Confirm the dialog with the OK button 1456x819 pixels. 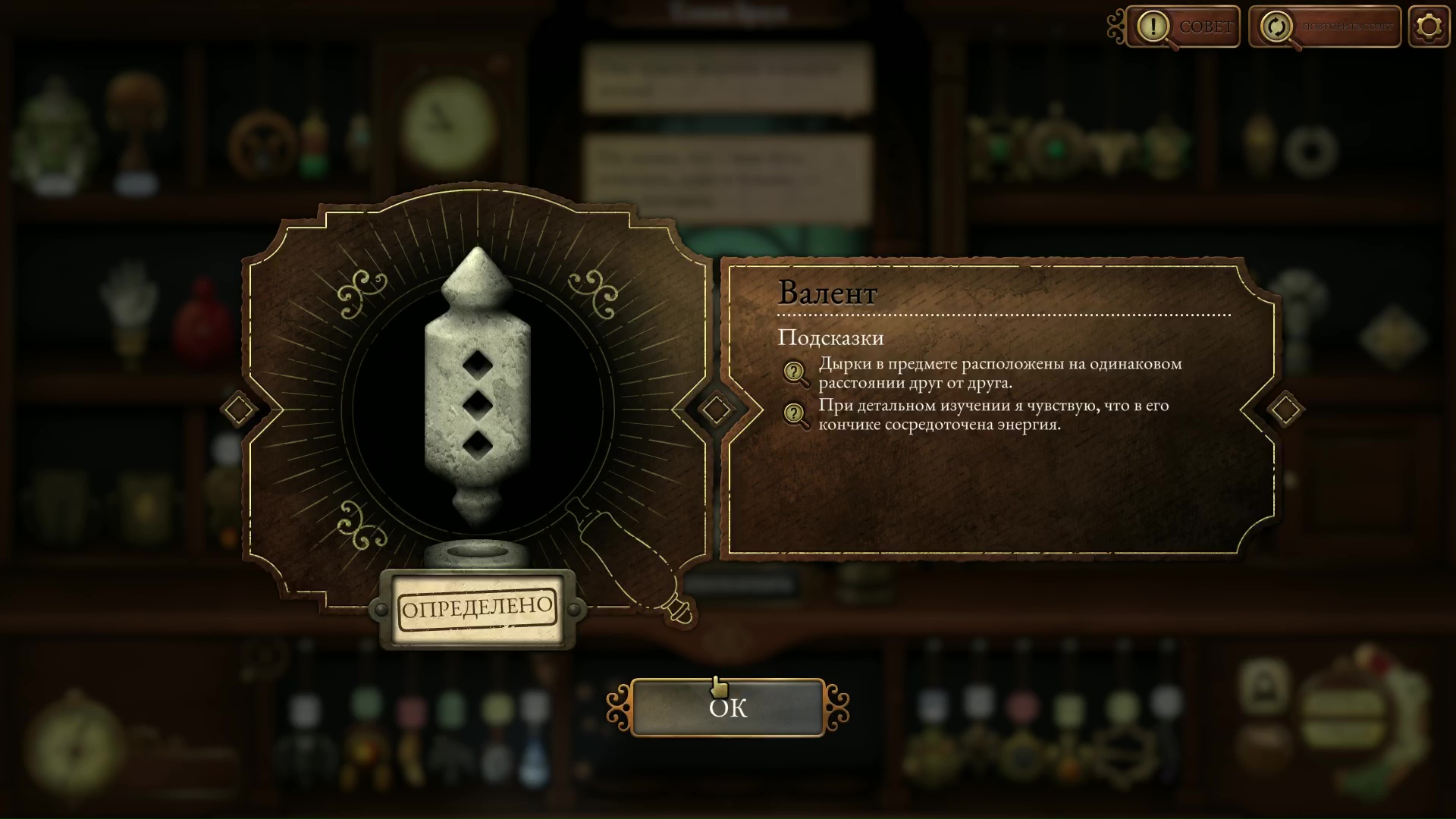point(727,708)
